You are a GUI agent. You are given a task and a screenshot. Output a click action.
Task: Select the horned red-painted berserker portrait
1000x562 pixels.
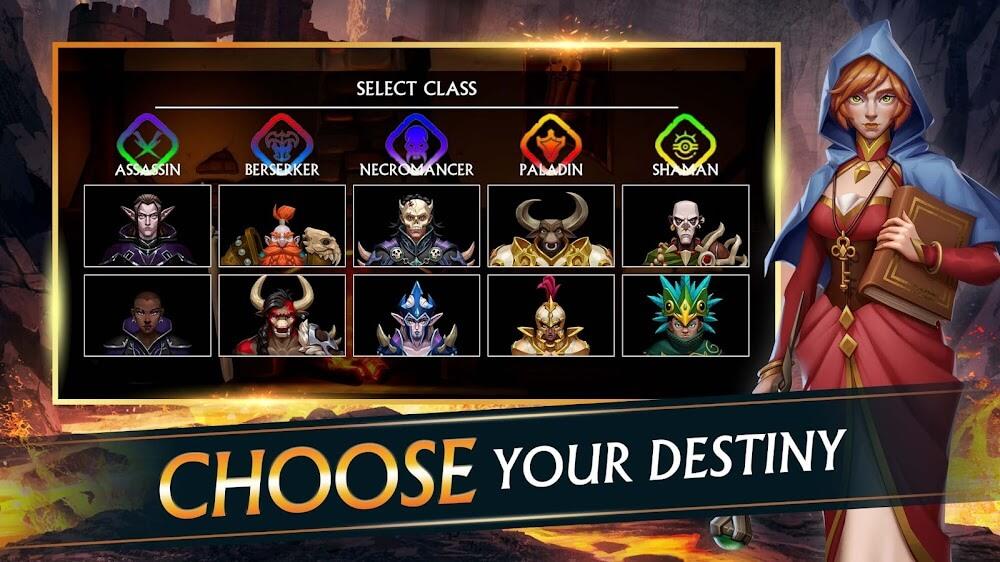coord(282,315)
